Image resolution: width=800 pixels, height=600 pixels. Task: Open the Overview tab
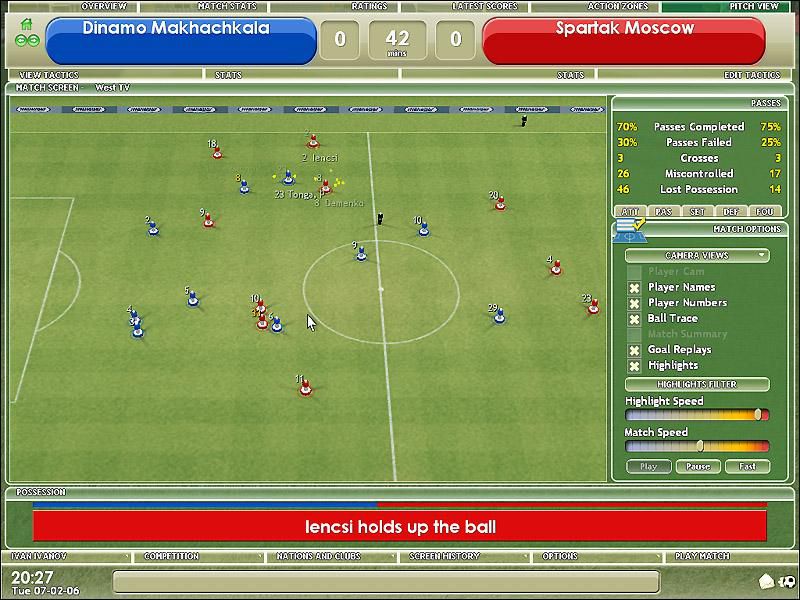click(103, 6)
